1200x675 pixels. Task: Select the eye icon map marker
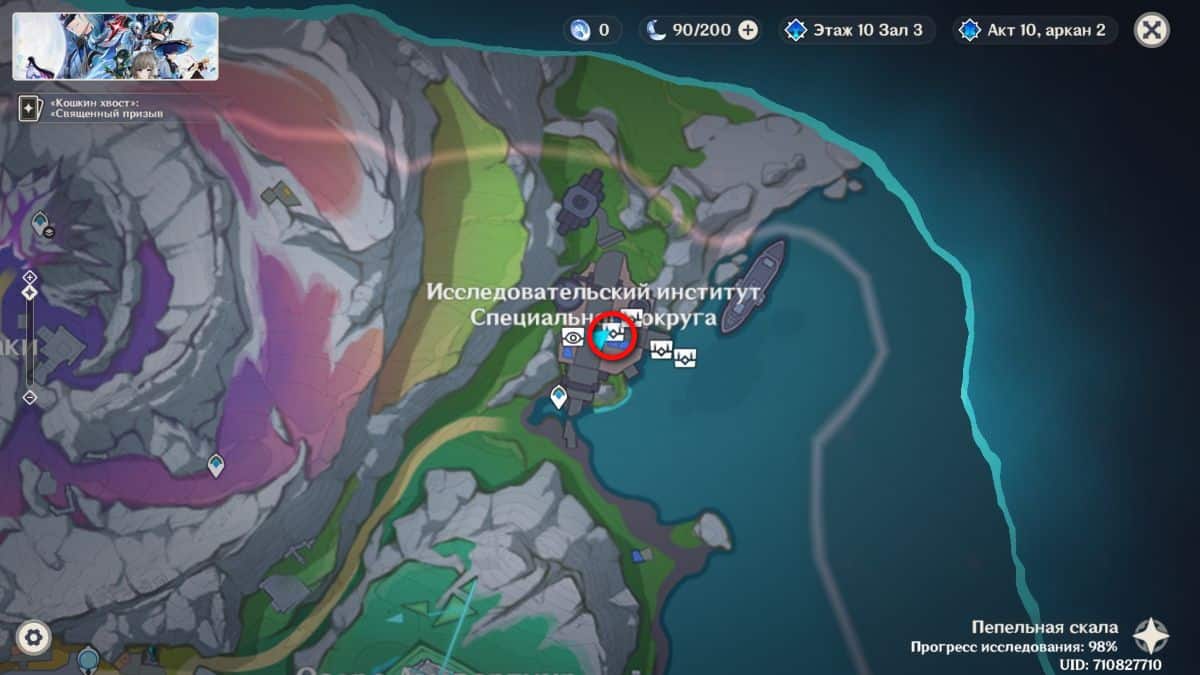(573, 338)
